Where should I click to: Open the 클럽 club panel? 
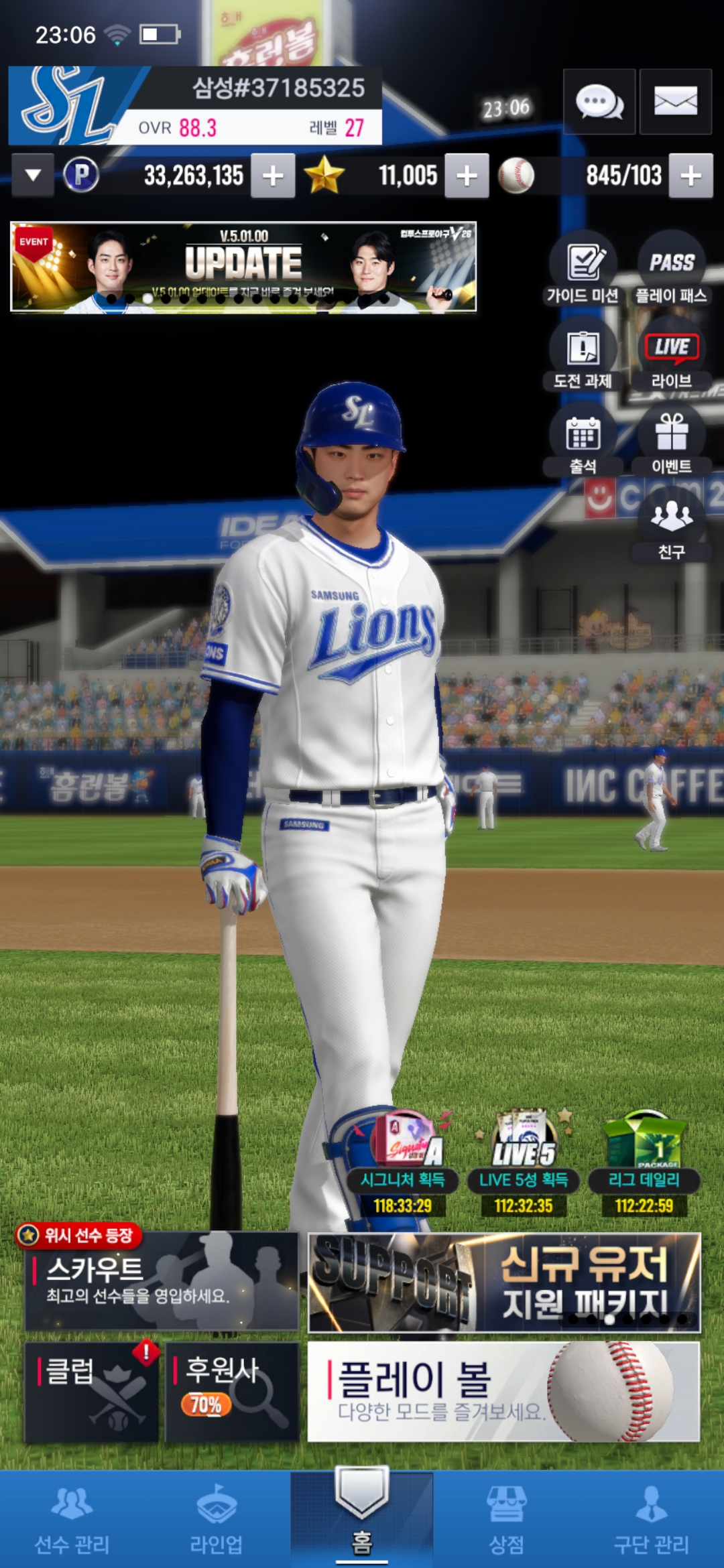[x=92, y=1391]
